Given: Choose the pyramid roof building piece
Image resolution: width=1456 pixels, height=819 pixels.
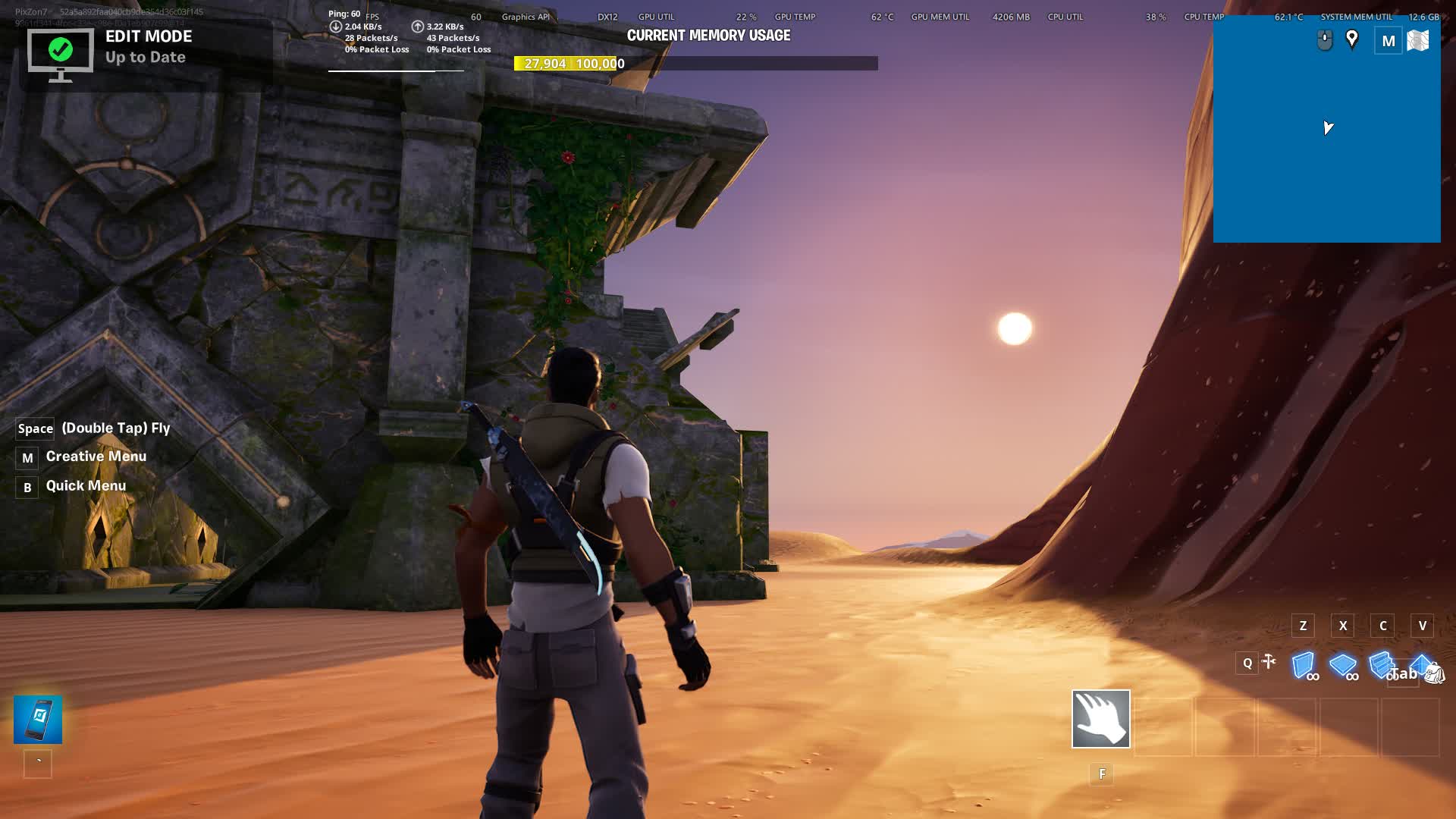Looking at the screenshot, I should 1419,663.
